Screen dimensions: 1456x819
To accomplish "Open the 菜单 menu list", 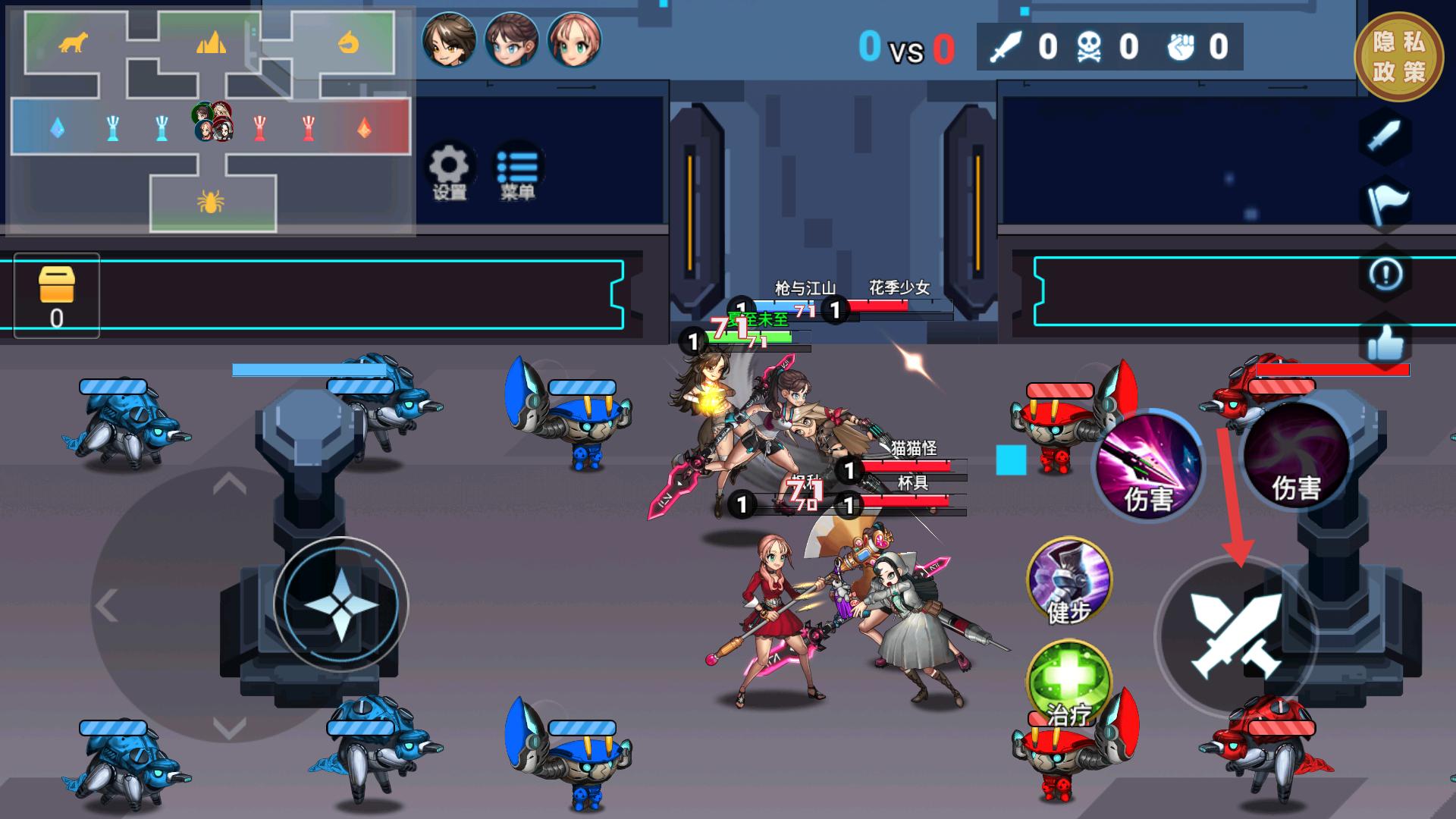I will [517, 171].
